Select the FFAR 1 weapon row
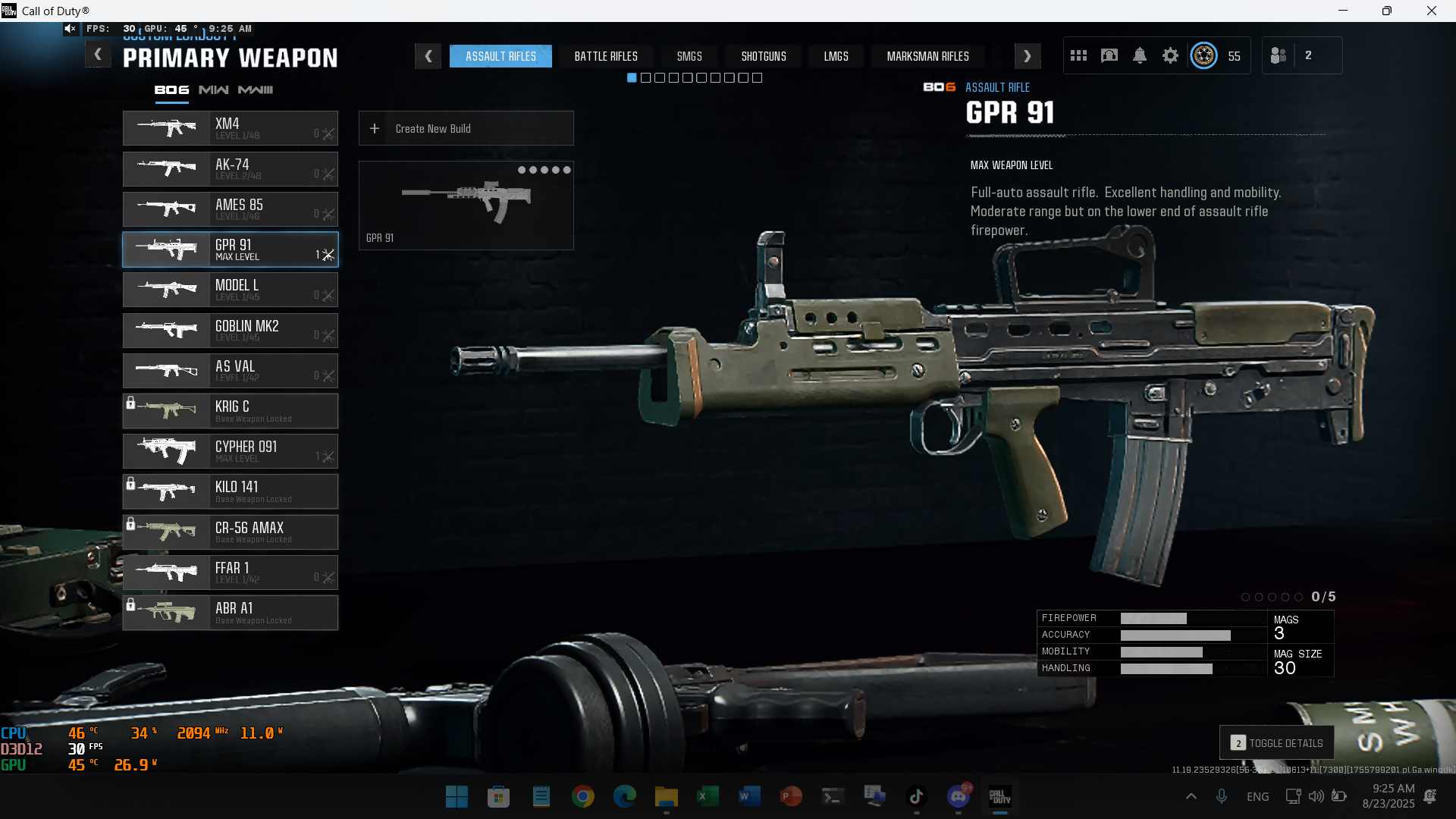This screenshot has height=819, width=1456. tap(231, 573)
